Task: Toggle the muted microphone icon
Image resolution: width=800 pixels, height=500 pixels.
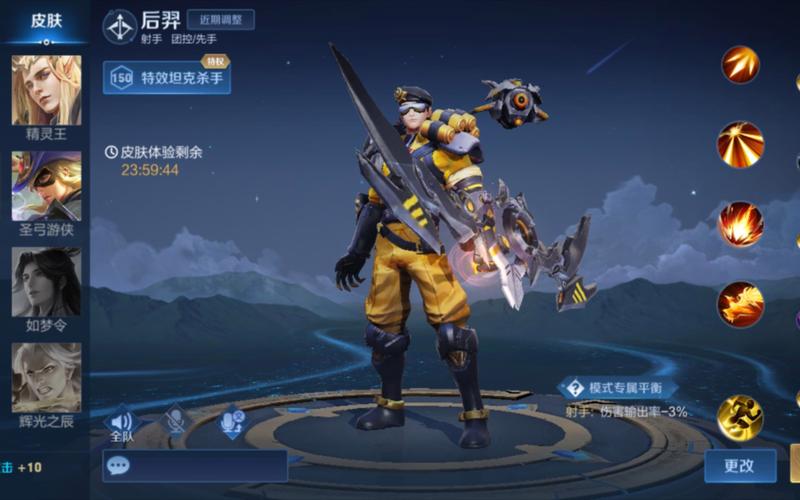Action: coord(176,422)
